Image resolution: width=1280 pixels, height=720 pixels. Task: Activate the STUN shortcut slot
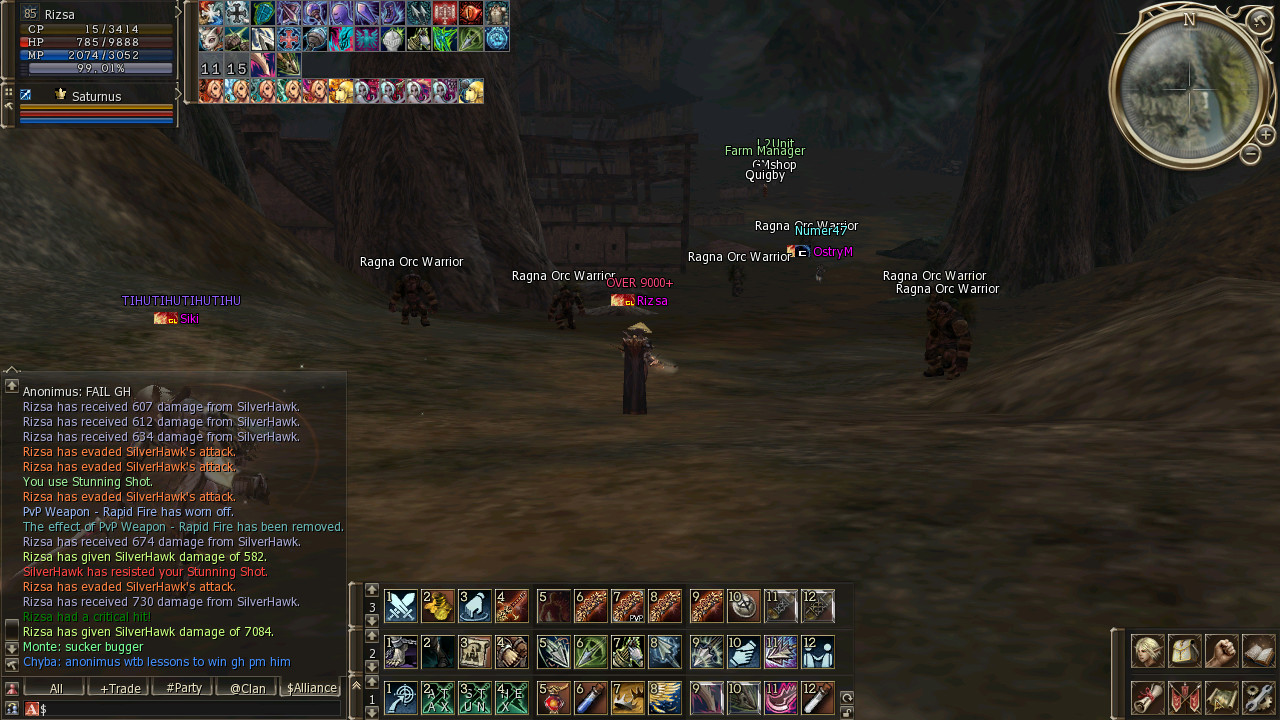point(475,697)
